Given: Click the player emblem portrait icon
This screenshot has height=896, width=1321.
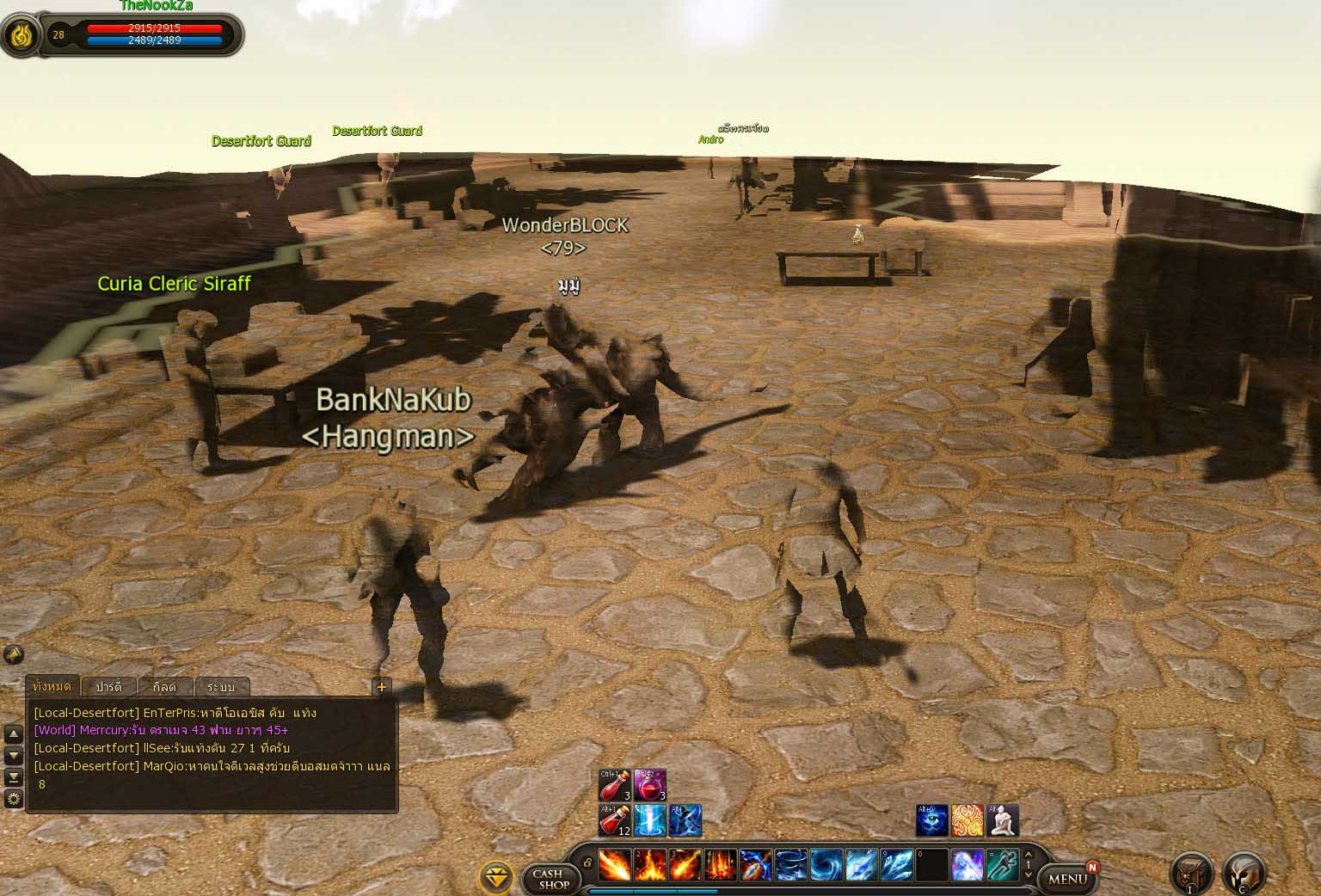Looking at the screenshot, I should pos(21,35).
